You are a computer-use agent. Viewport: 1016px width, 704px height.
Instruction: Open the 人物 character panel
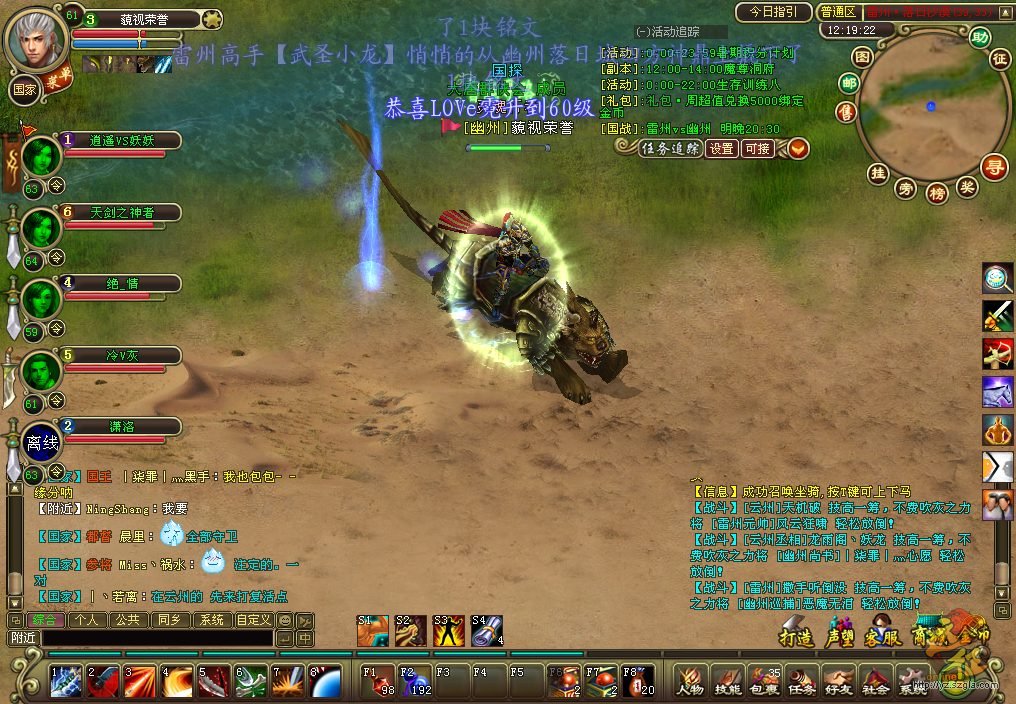pyautogui.click(x=689, y=681)
